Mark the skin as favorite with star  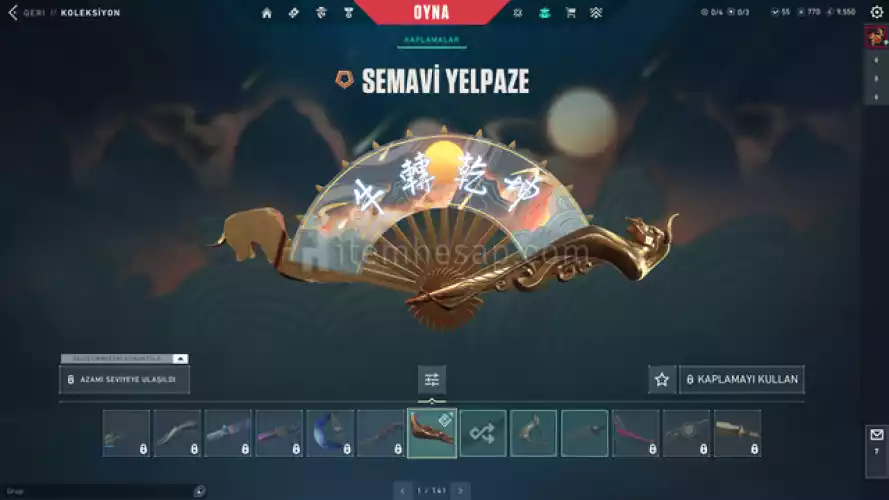661,380
